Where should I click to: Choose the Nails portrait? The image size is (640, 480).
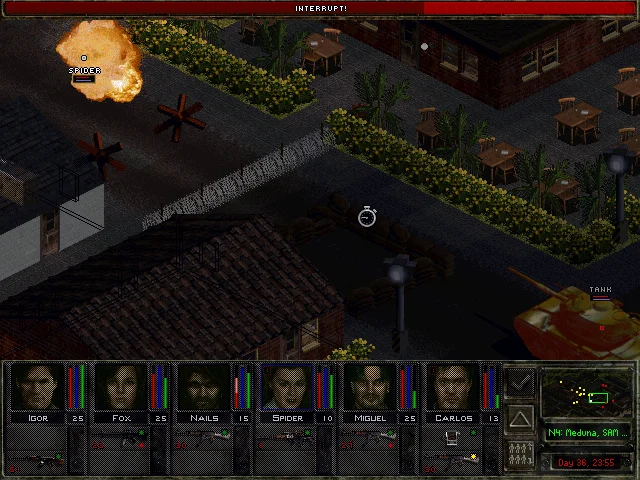(204, 387)
